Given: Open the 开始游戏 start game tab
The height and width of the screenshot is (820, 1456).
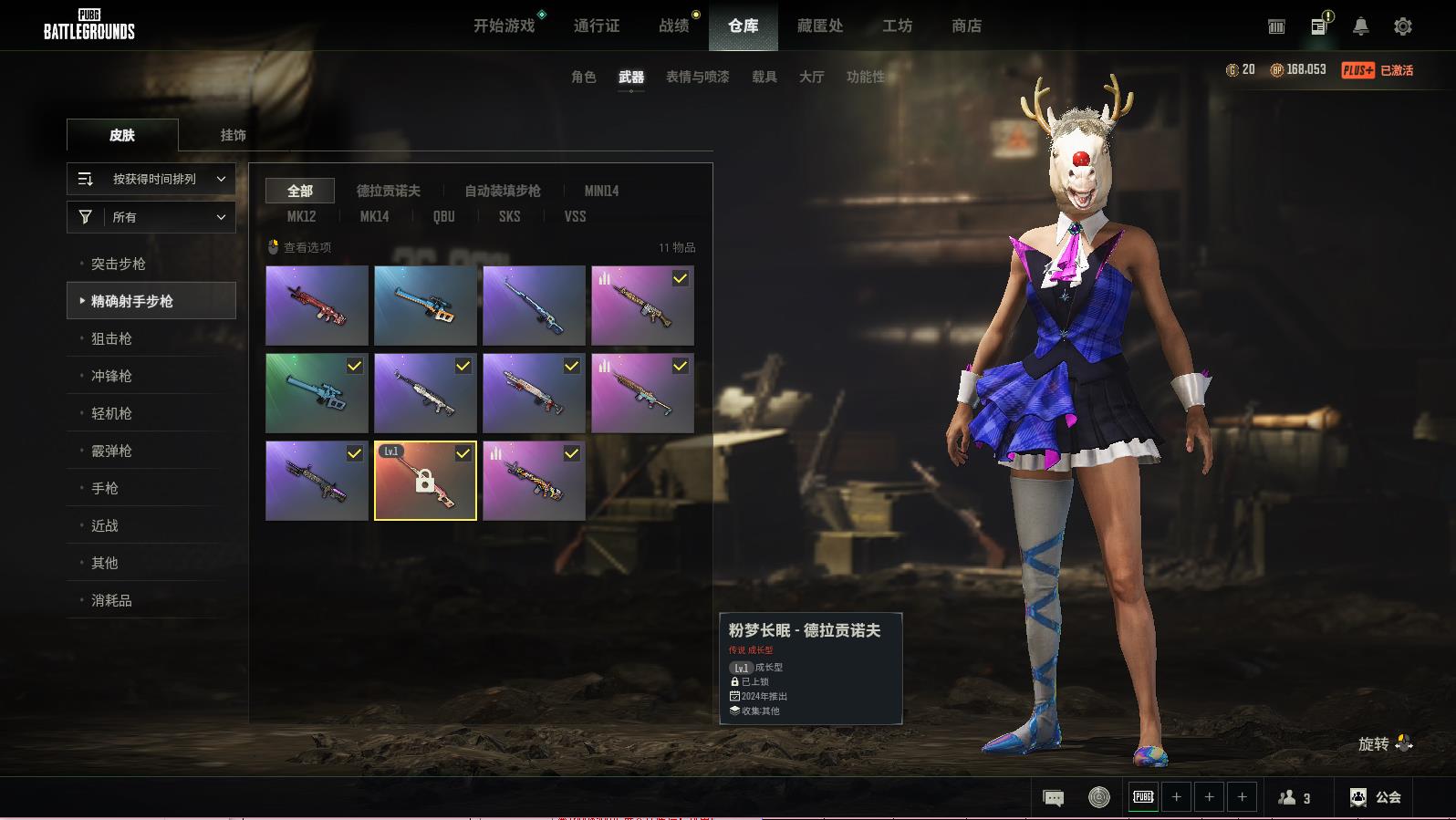Looking at the screenshot, I should [x=504, y=26].
